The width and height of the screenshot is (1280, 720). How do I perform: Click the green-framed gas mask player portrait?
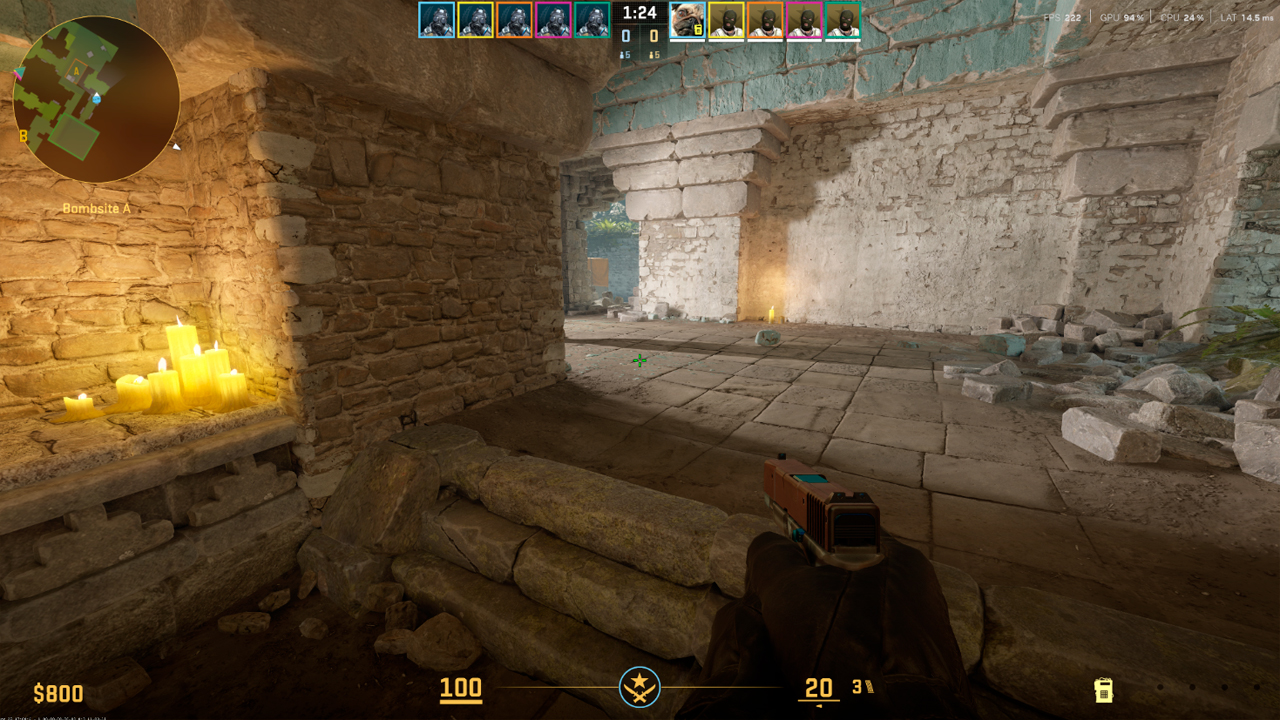click(592, 20)
